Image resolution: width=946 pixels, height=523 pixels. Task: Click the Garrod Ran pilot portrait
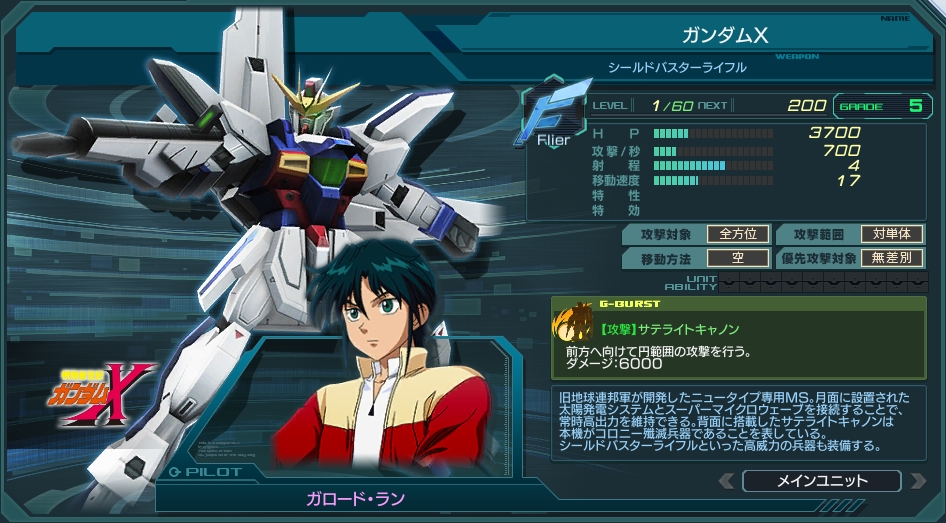pos(382,372)
